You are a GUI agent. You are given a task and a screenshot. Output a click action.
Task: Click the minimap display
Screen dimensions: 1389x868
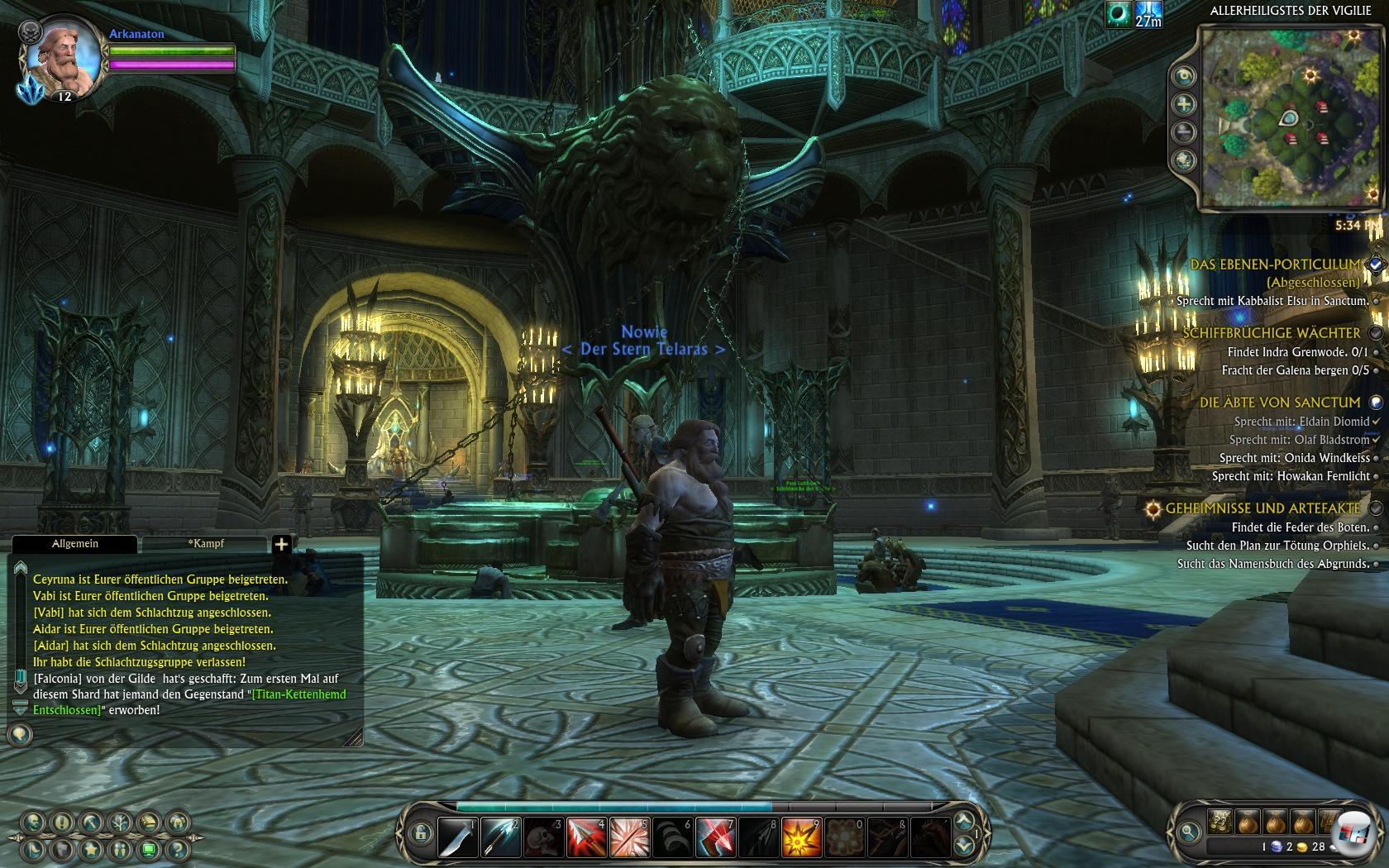click(x=1290, y=116)
